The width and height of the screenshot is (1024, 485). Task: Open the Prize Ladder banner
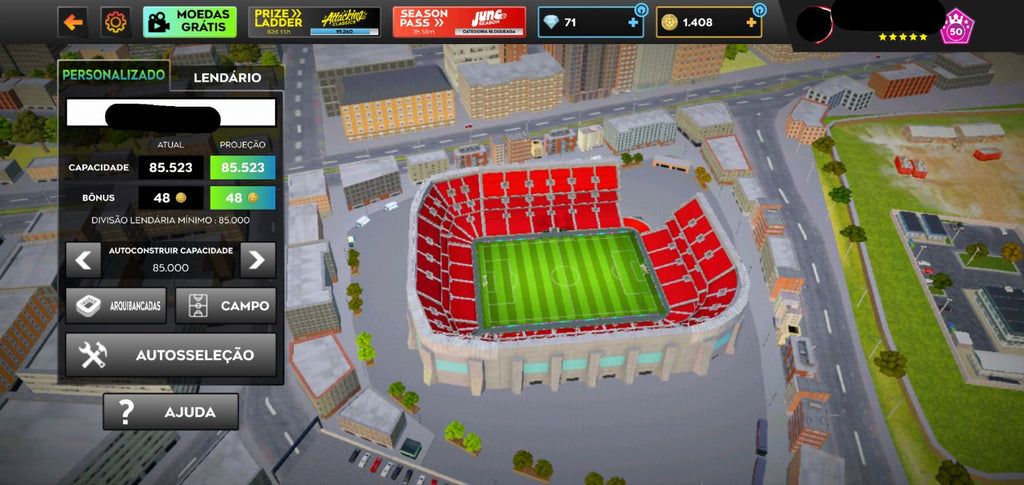[315, 21]
